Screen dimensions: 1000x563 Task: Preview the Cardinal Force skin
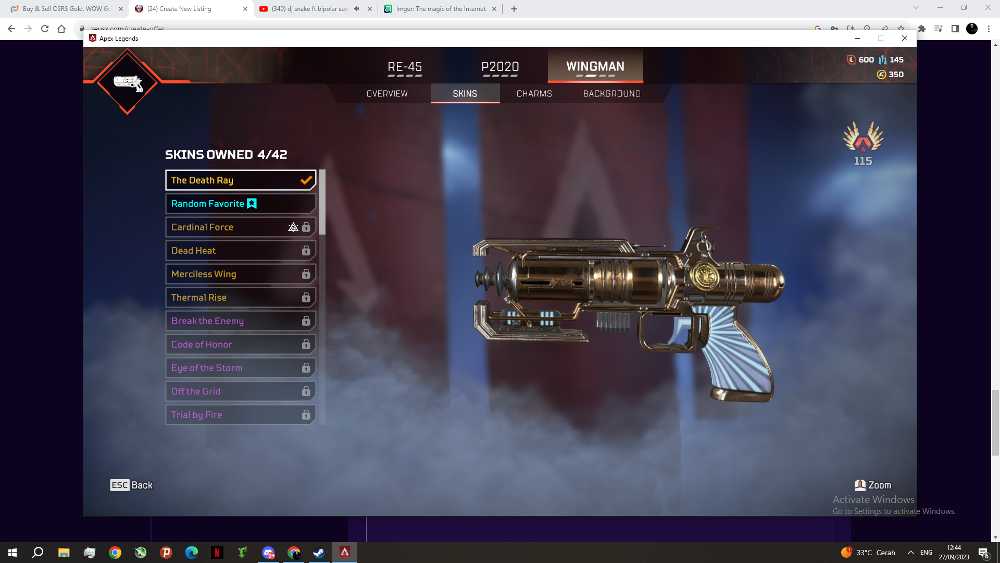[x=240, y=227]
